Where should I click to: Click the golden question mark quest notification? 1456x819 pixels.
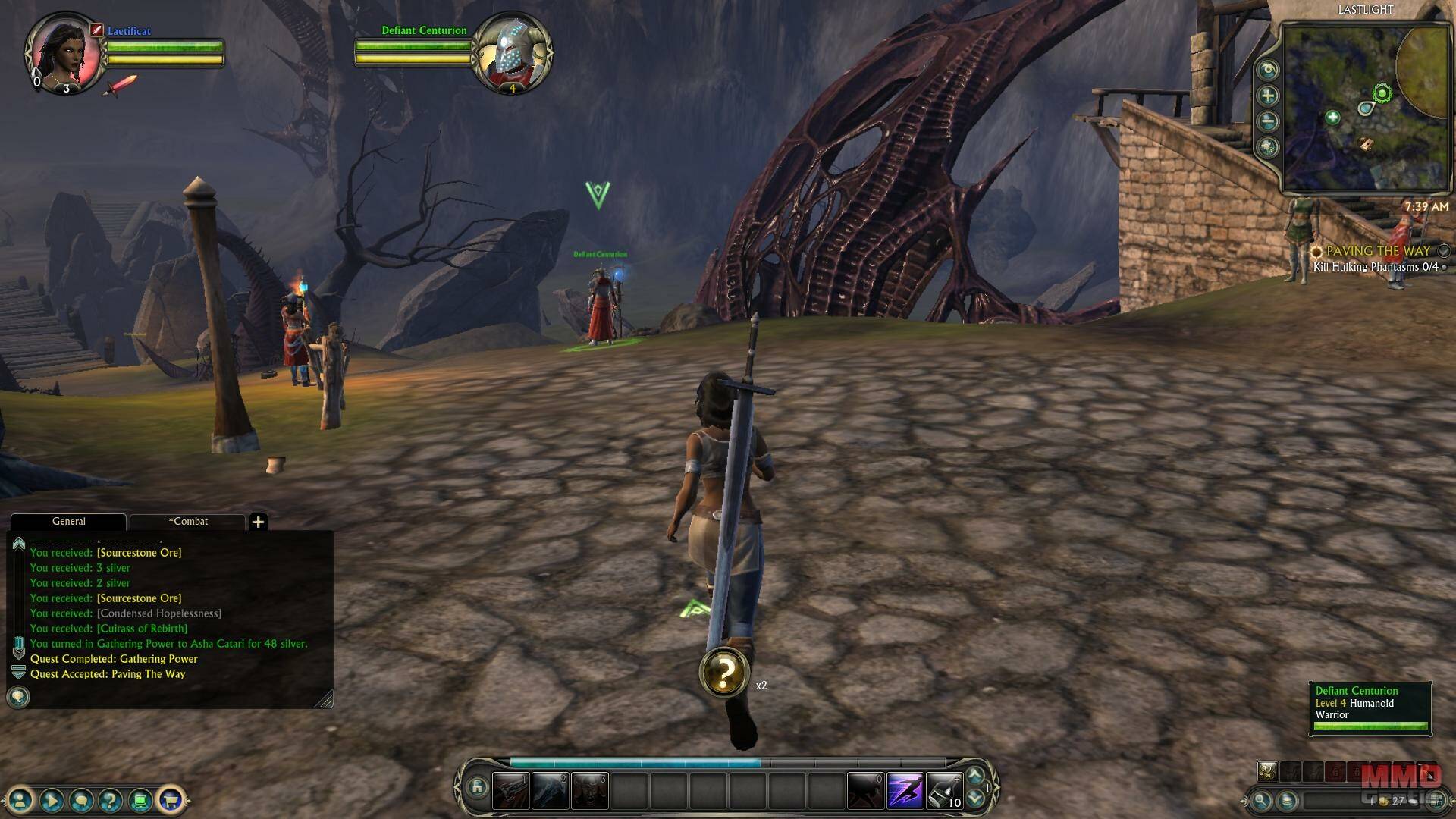[724, 672]
